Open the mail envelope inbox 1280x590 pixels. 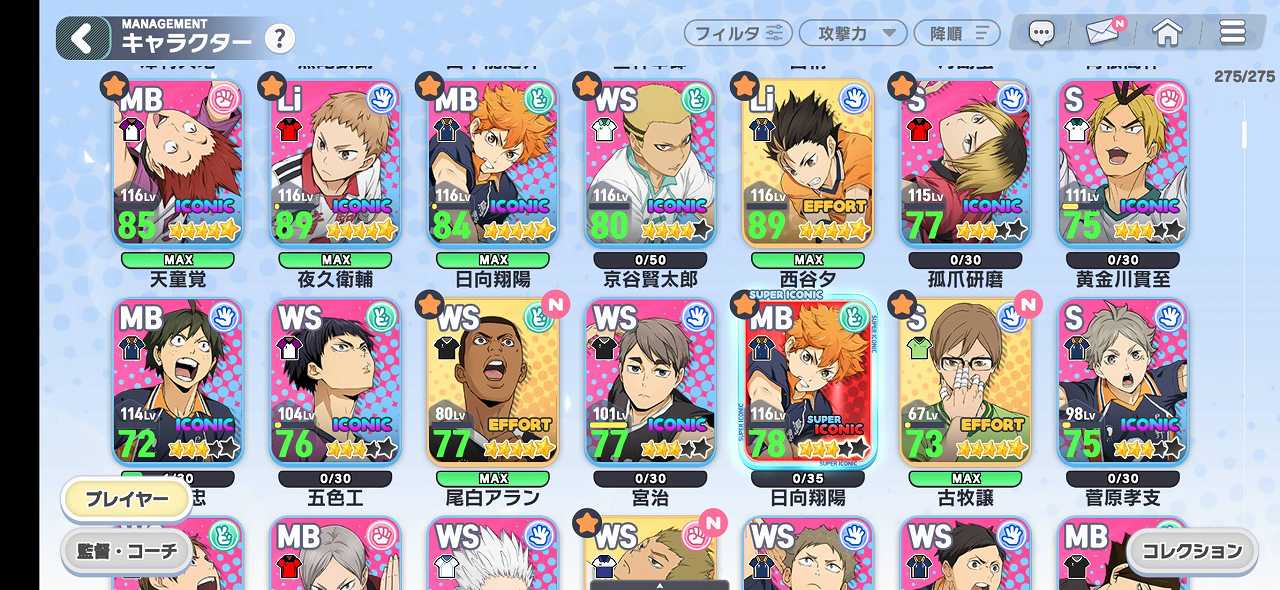tap(1103, 33)
